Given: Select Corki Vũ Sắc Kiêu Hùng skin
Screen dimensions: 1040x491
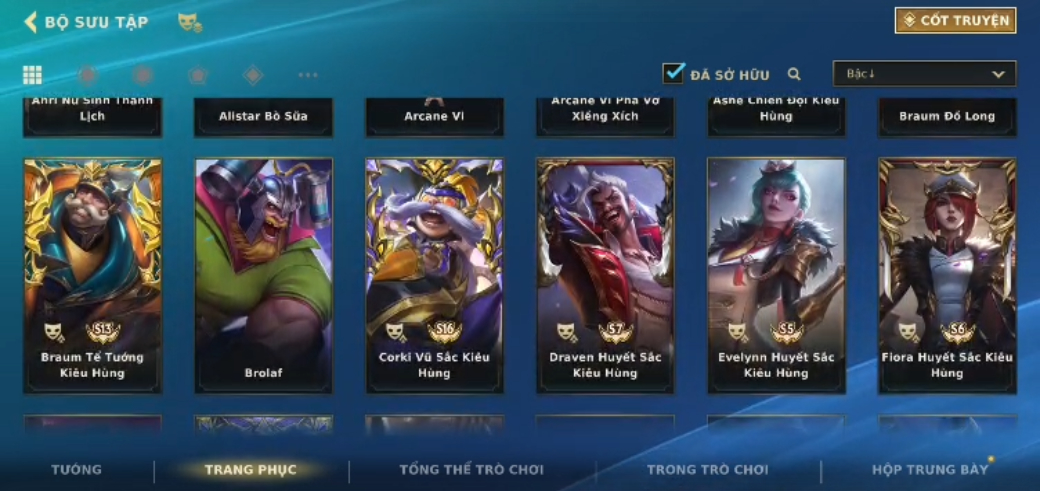Looking at the screenshot, I should point(434,275).
